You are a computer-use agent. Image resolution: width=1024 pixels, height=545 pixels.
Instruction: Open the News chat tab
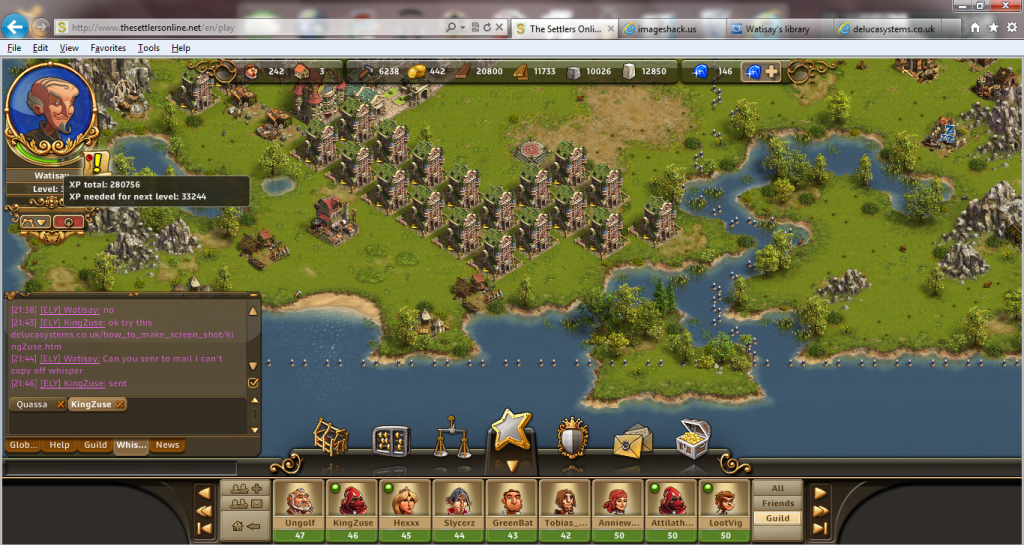[x=167, y=445]
